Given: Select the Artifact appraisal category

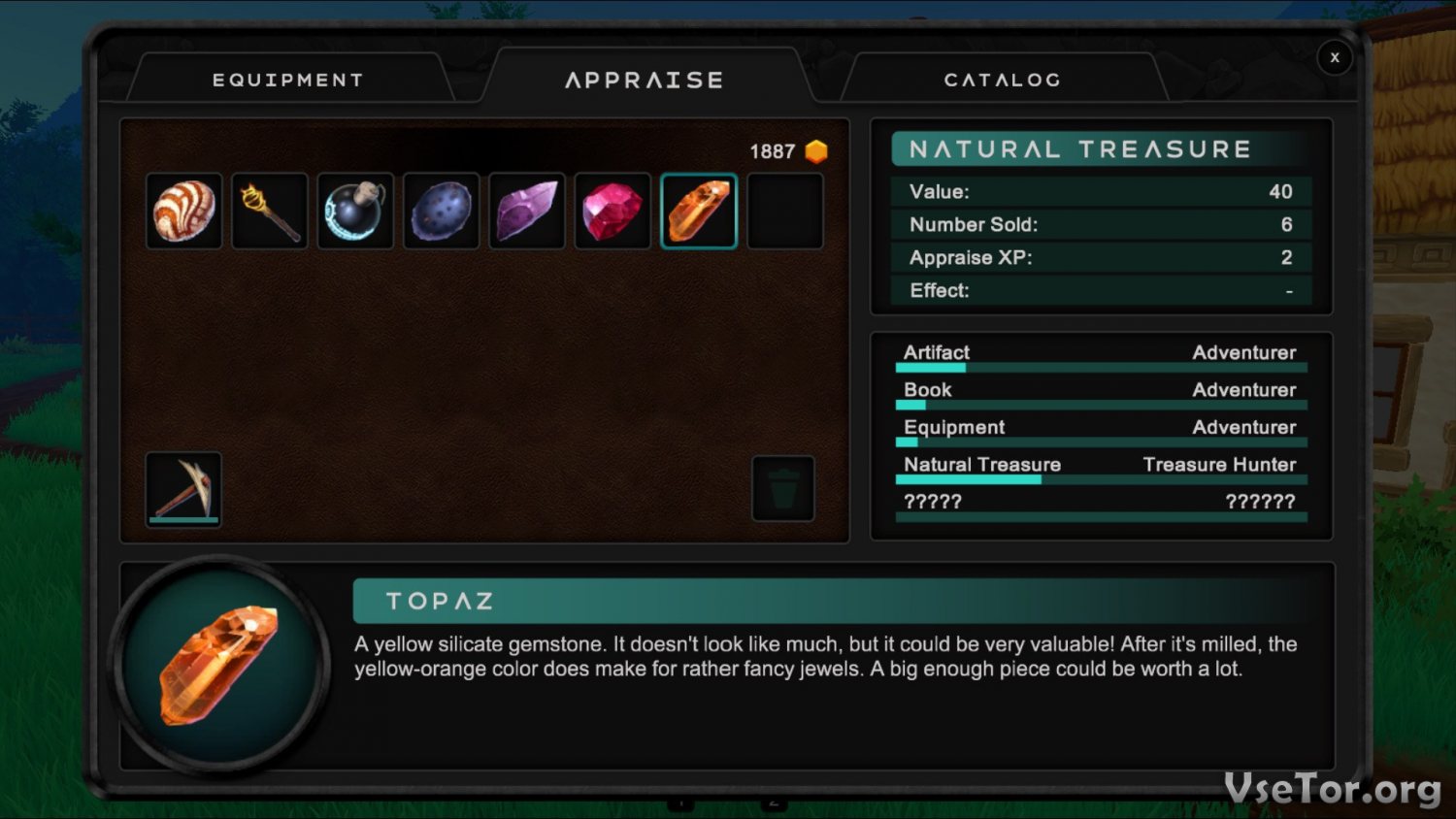Looking at the screenshot, I should [x=1100, y=355].
